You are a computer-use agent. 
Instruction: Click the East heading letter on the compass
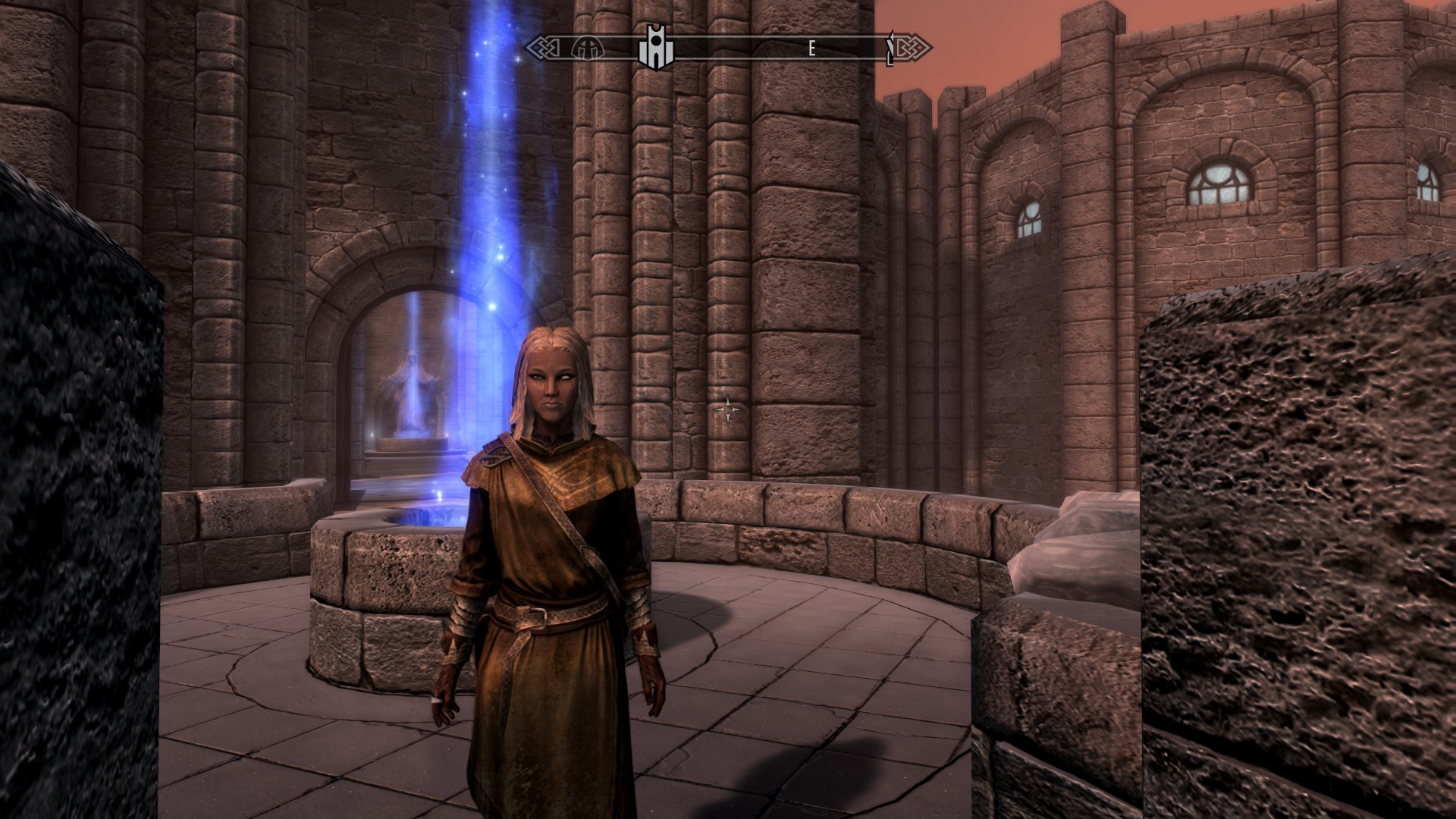click(x=811, y=49)
